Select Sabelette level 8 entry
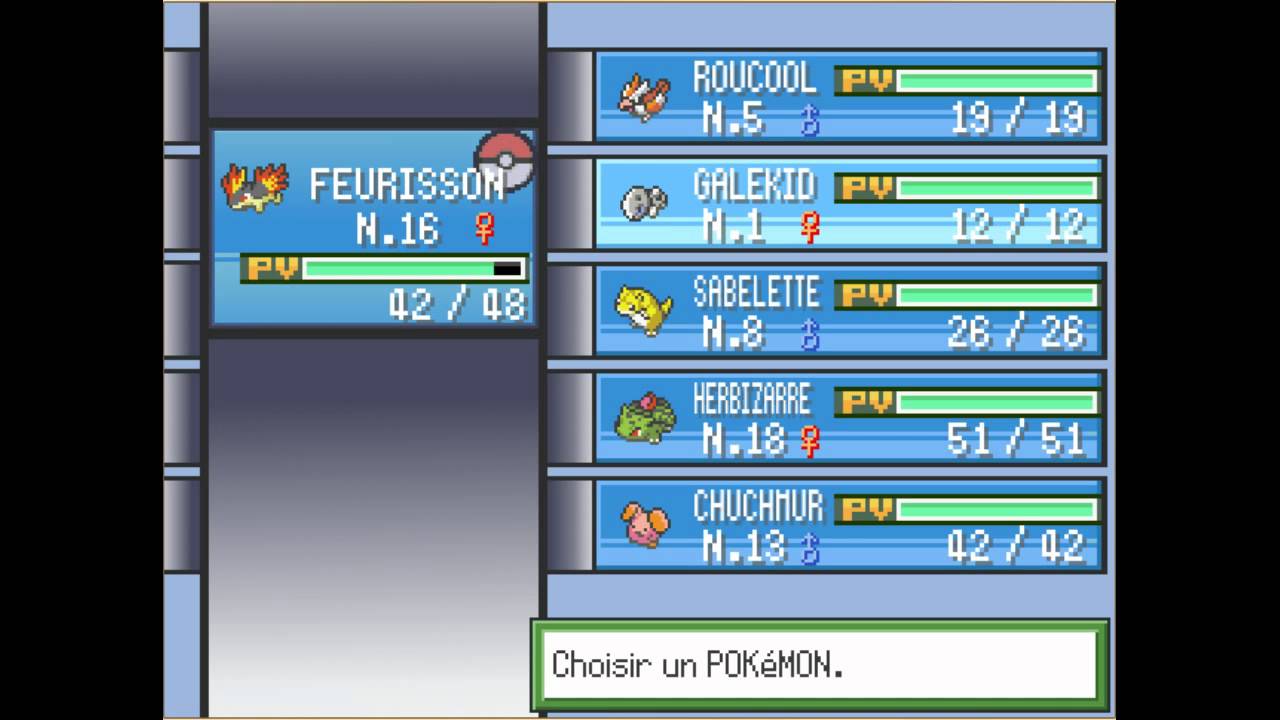This screenshot has height=720, width=1280. (848, 311)
